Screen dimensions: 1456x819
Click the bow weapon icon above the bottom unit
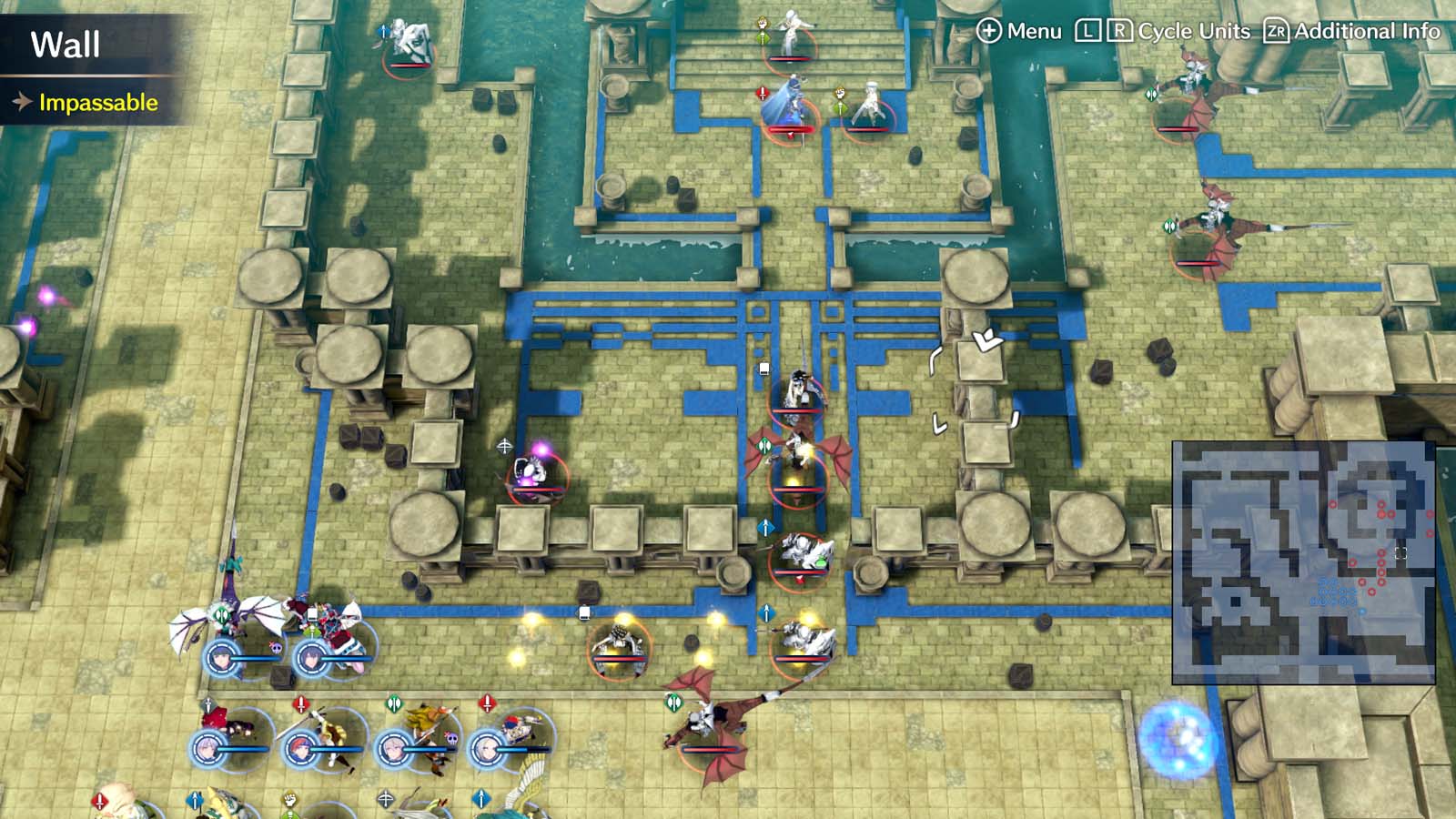[386, 798]
